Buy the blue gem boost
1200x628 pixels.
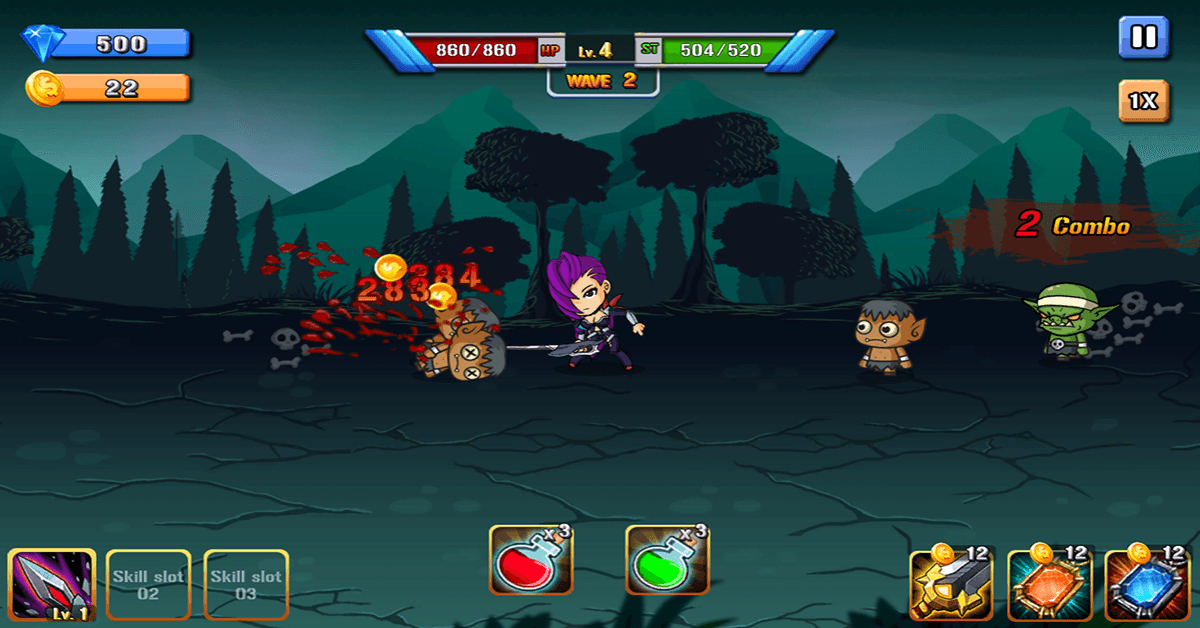point(1145,586)
